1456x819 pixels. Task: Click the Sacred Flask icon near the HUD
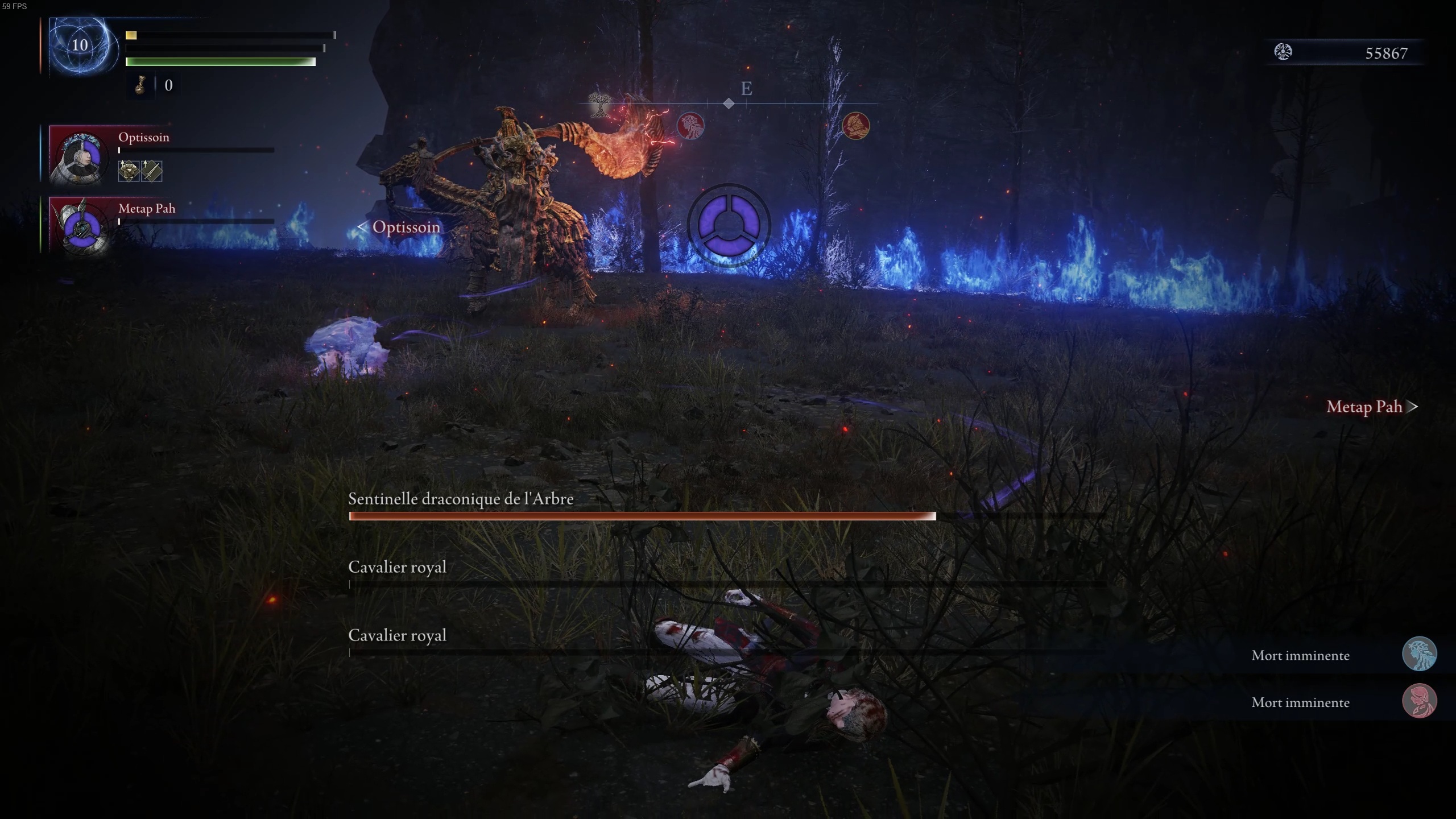tap(140, 85)
